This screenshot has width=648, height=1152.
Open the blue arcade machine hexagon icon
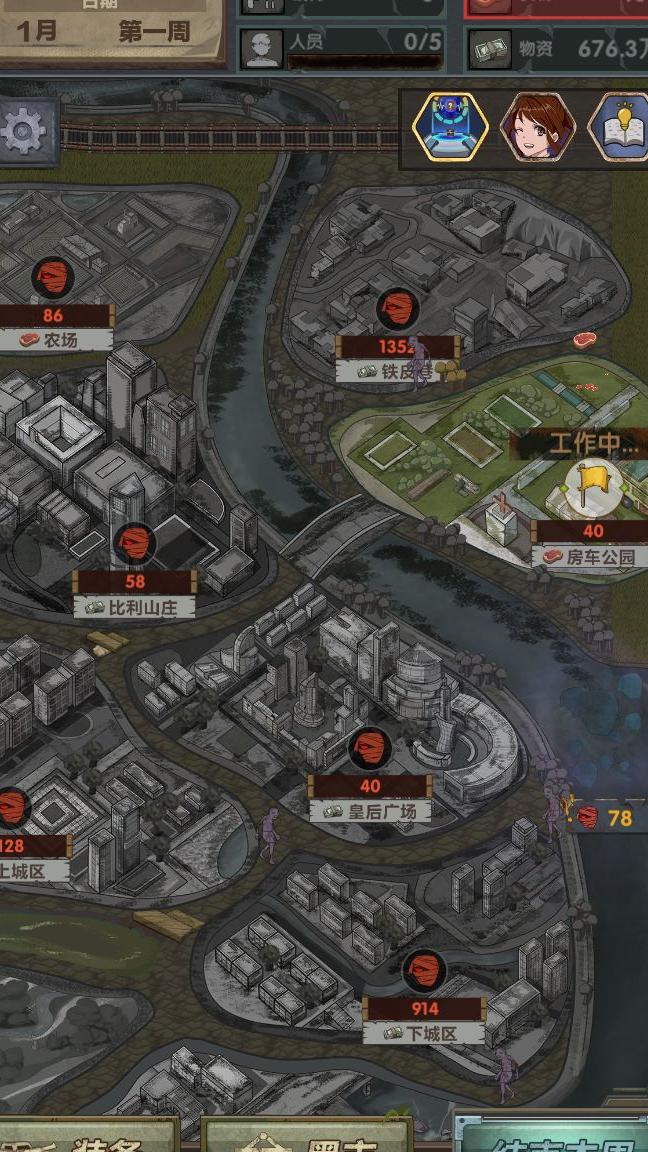450,127
